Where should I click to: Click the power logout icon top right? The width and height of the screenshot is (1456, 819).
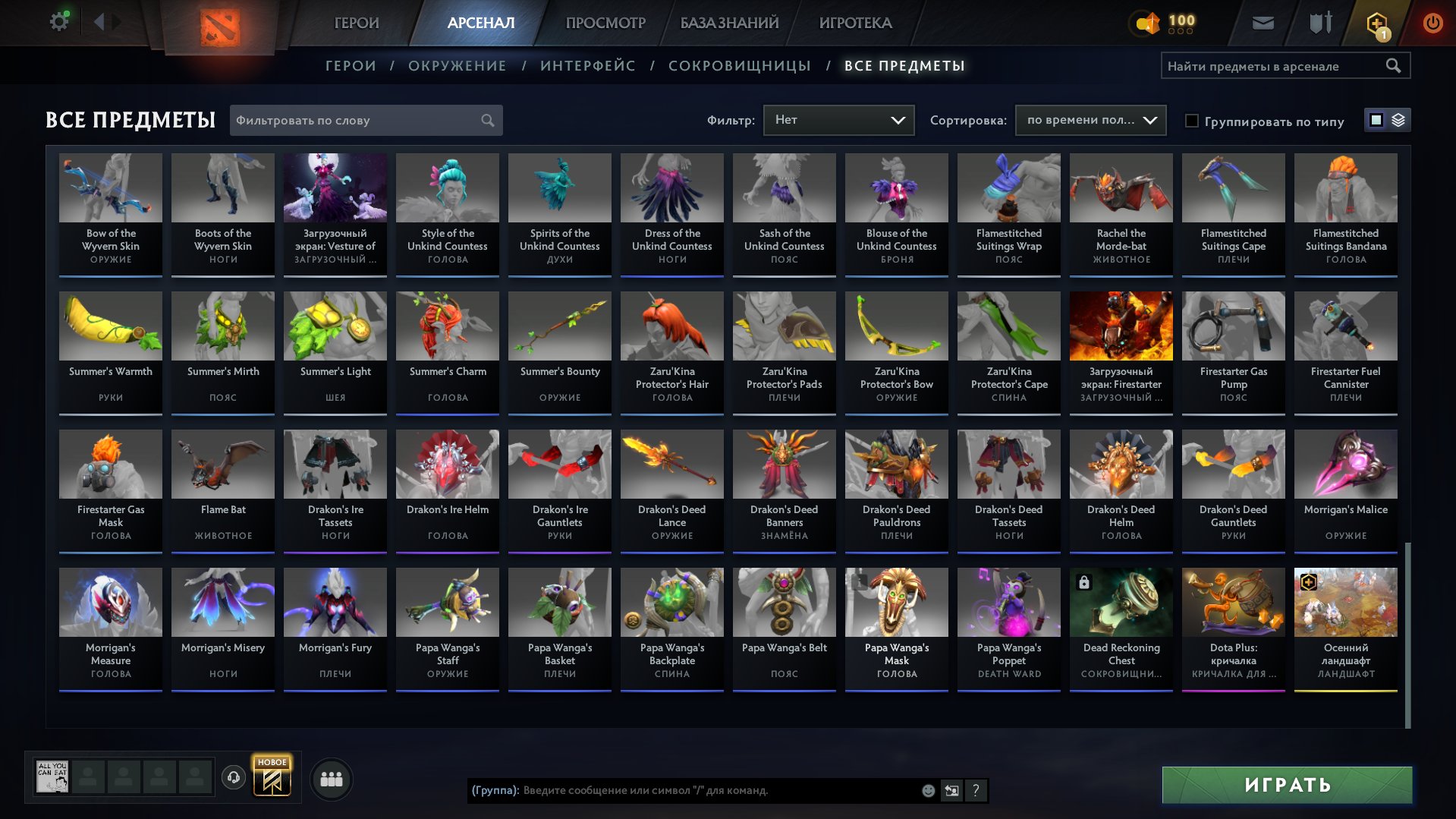coord(1432,23)
